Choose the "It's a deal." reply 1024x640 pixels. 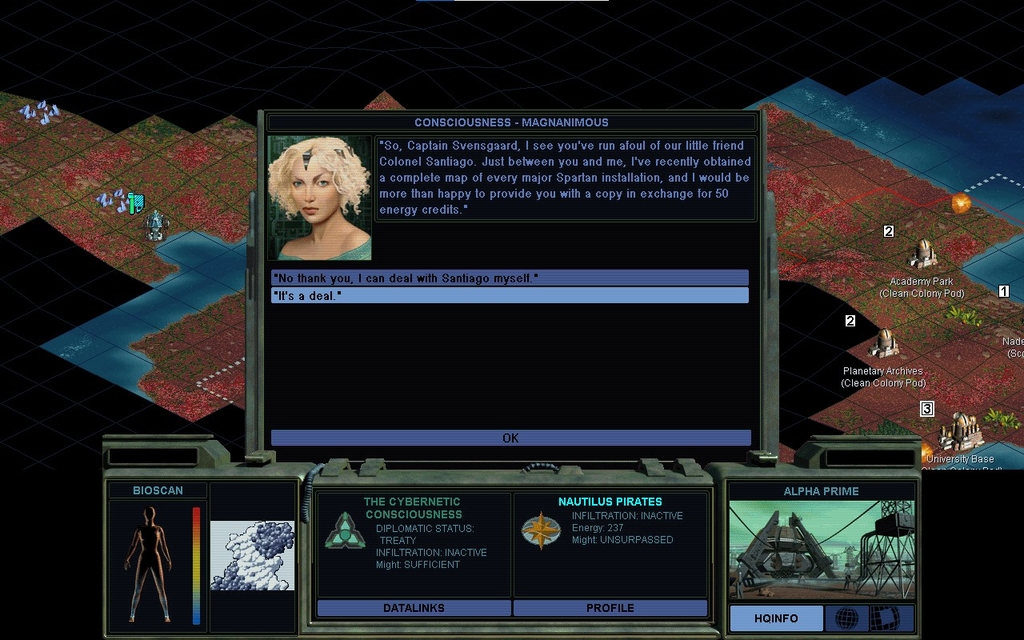point(509,296)
